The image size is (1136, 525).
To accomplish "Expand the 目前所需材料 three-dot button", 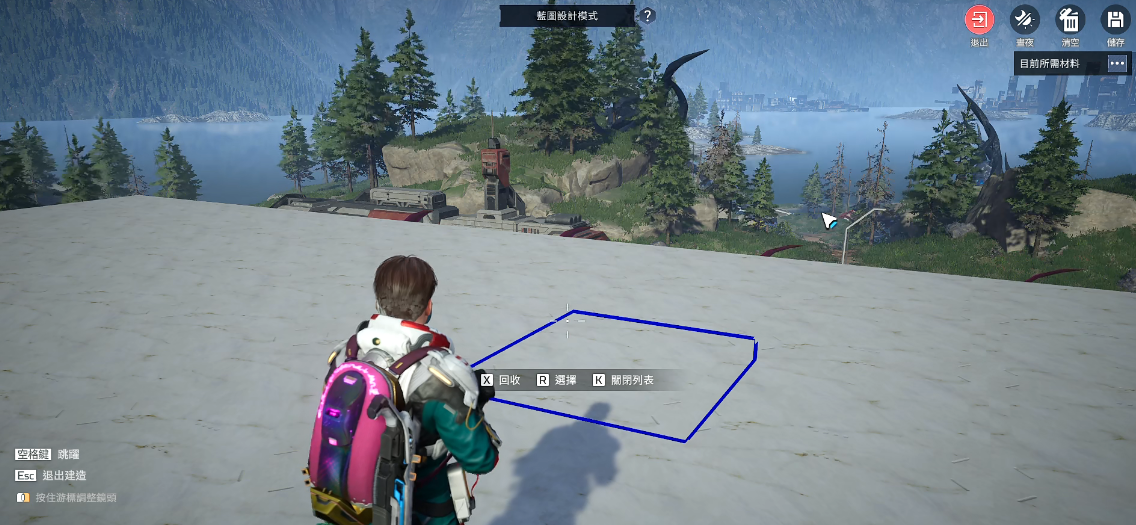I will tap(1117, 64).
